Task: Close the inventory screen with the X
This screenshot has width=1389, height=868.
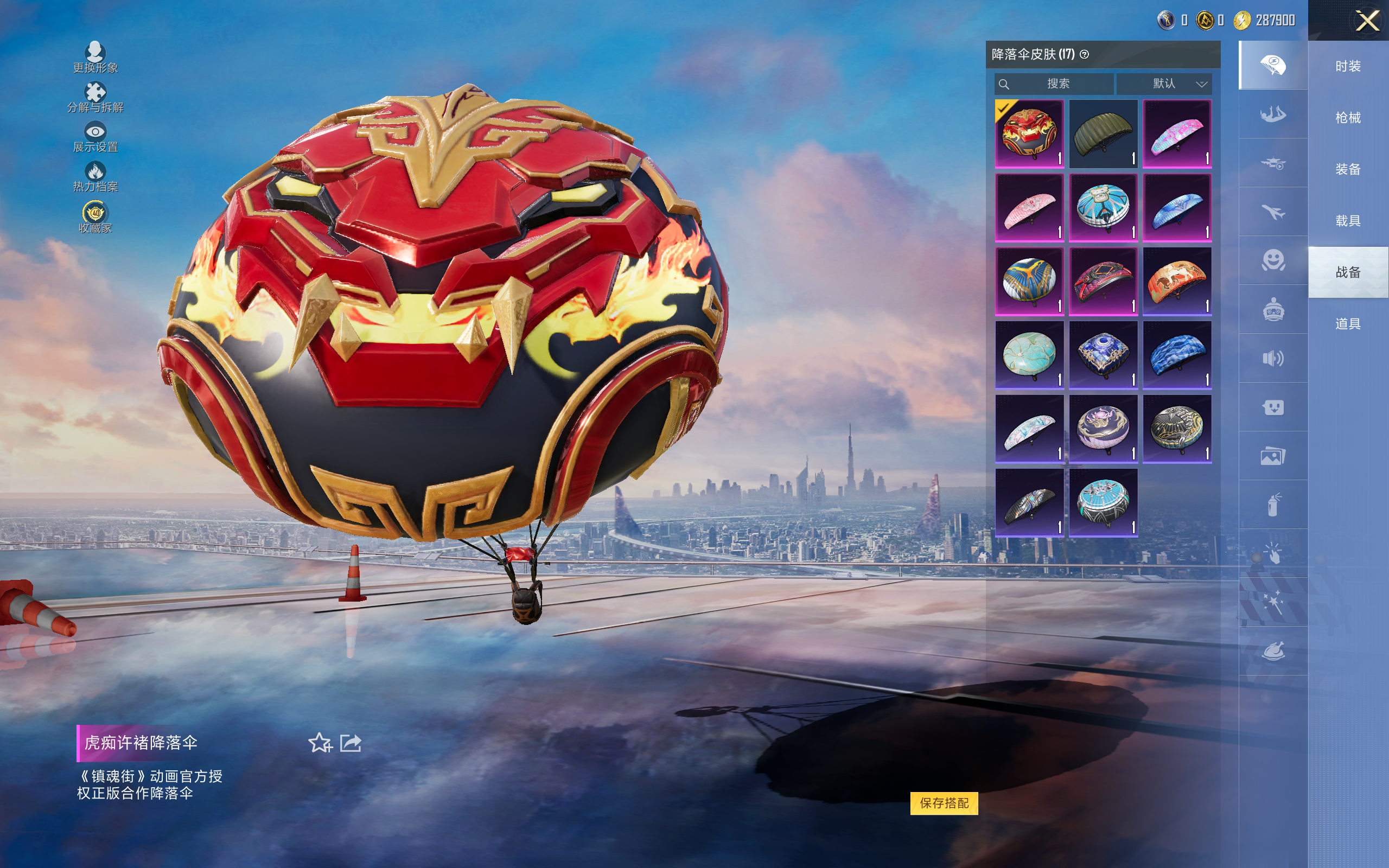Action: pos(1367,21)
